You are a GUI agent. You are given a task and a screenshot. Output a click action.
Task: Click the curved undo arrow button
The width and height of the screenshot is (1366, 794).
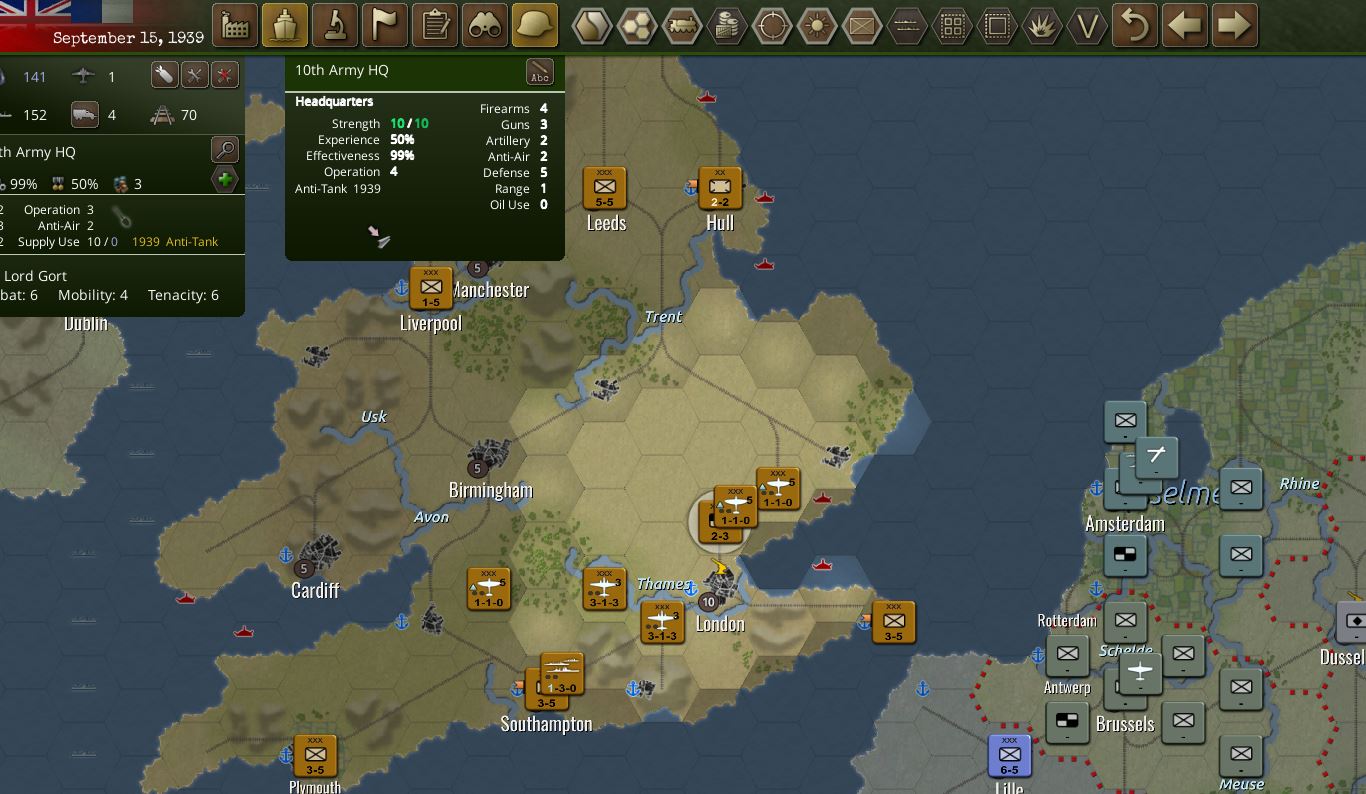pyautogui.click(x=1135, y=26)
